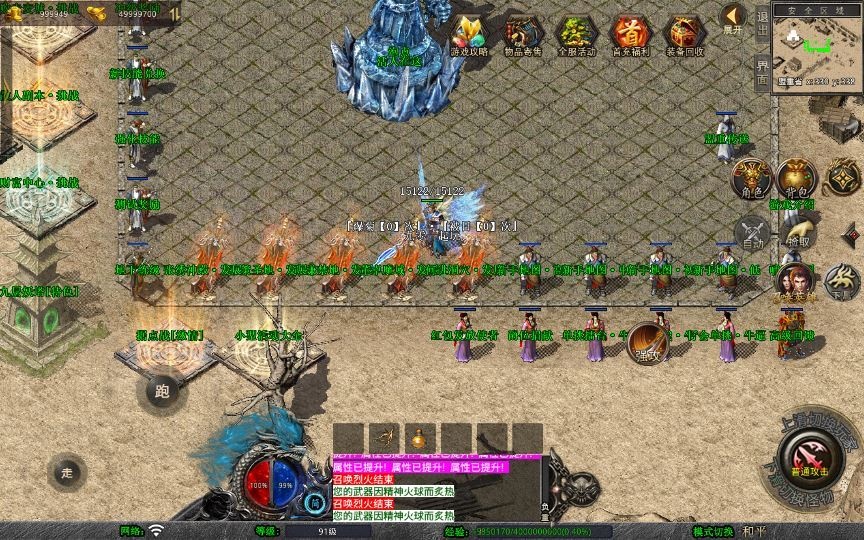Open the 装备回收 equipment recycling chest
864x540 pixels.
[x=685, y=34]
